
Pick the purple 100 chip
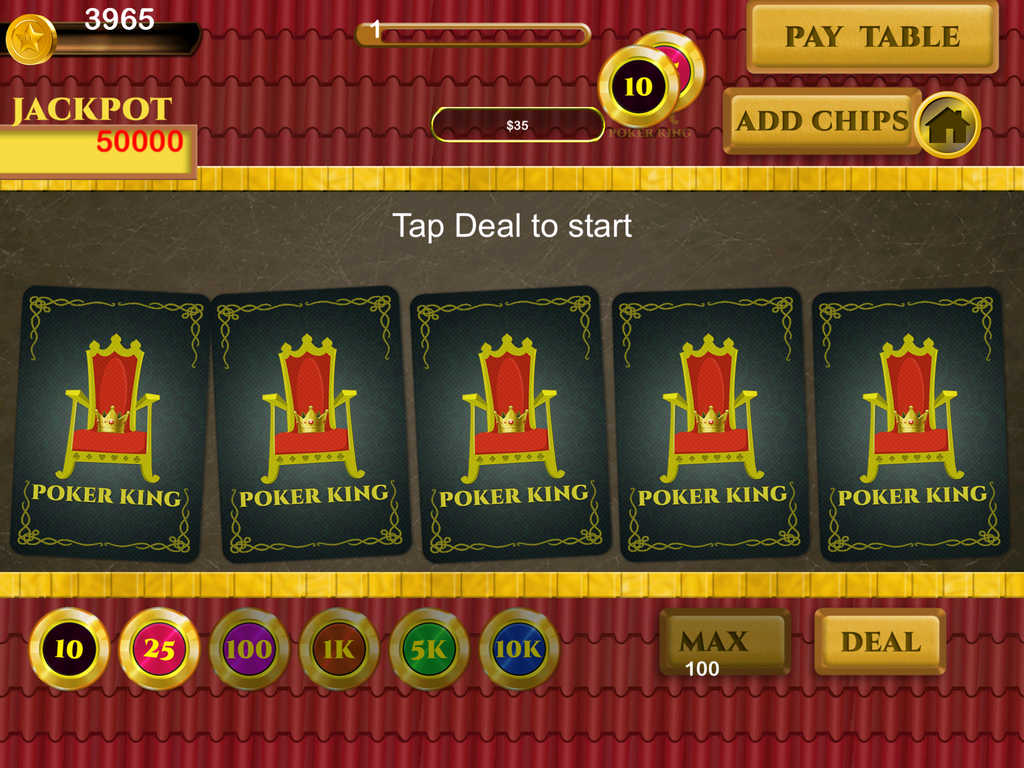[249, 649]
